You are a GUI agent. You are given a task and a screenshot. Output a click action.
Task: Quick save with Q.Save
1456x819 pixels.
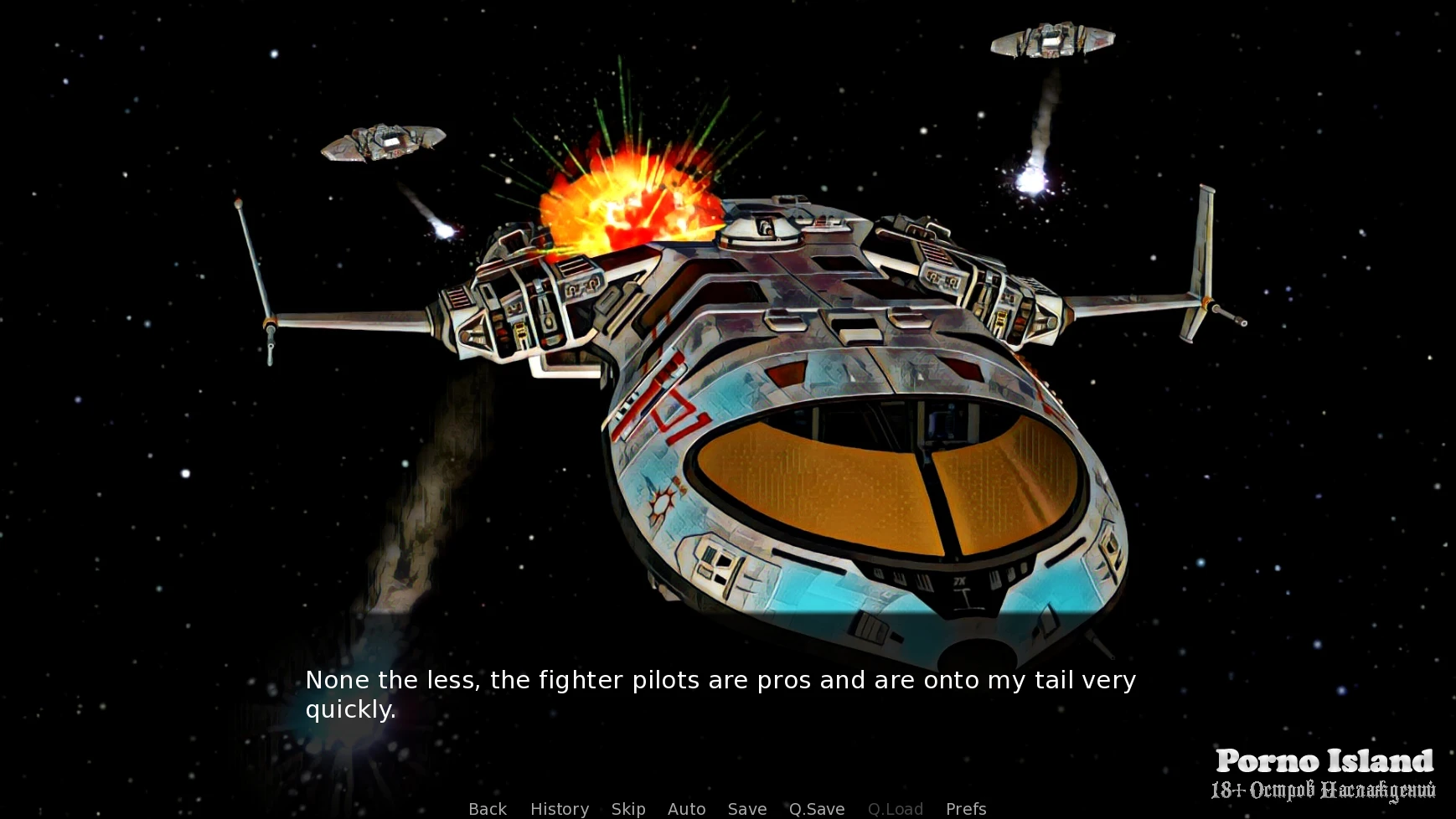817,809
